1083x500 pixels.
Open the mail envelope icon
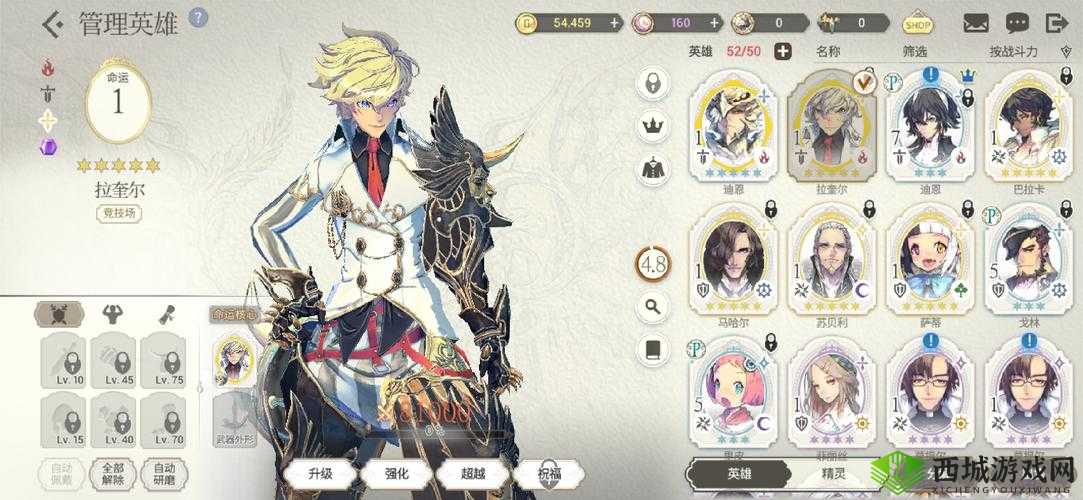[x=976, y=22]
